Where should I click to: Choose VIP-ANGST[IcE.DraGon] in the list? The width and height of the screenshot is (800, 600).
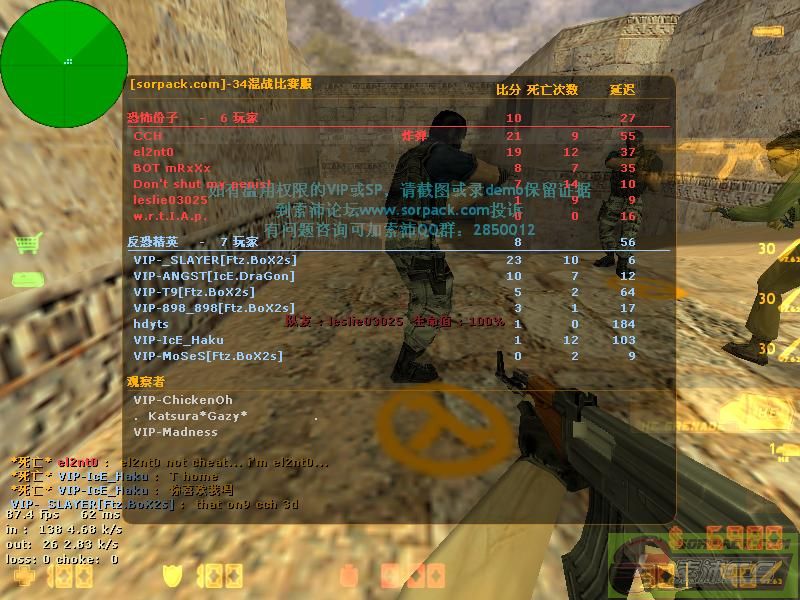pyautogui.click(x=214, y=276)
